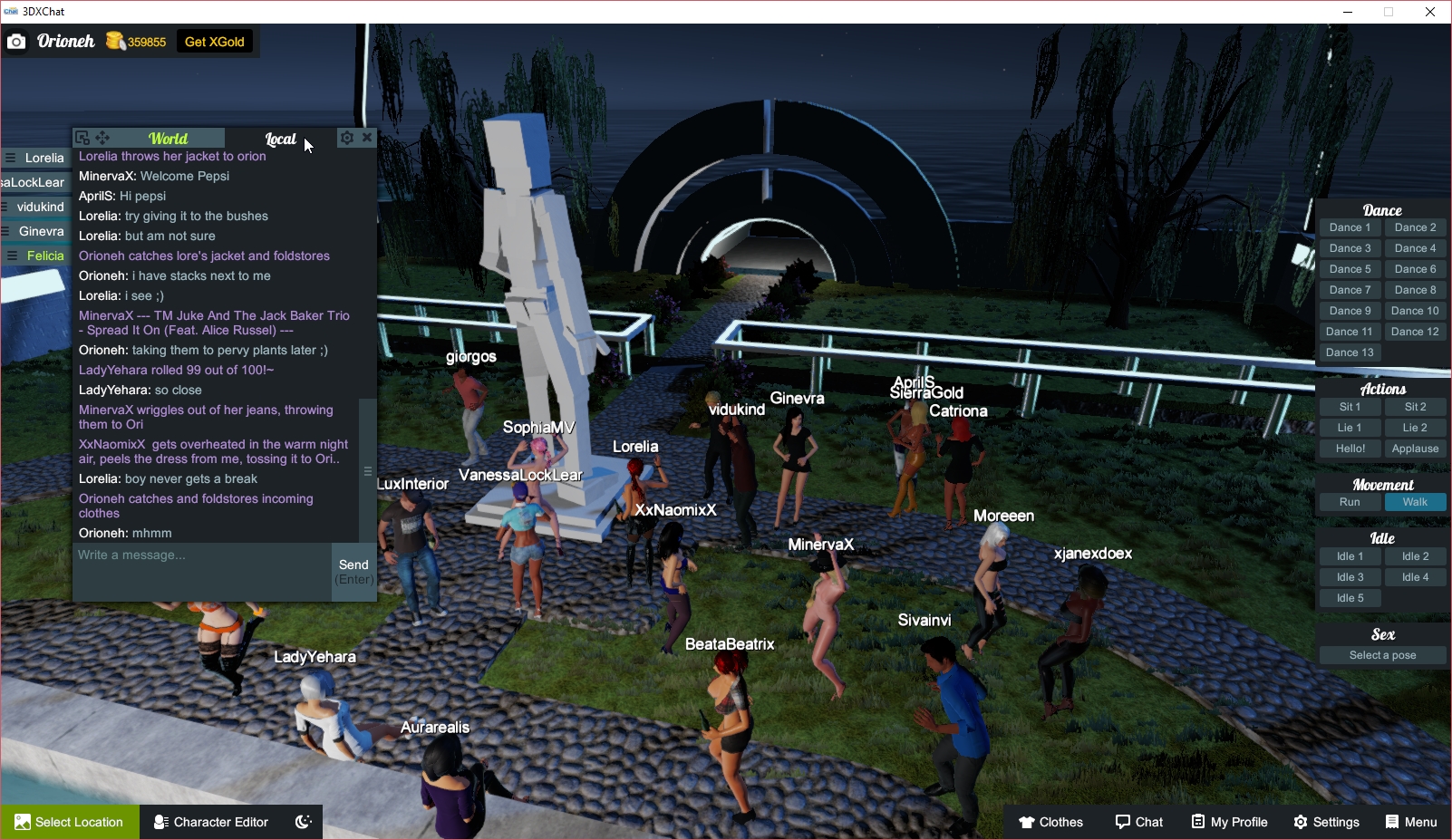The image size is (1452, 840).
Task: Click the screenshot camera icon
Action: pyautogui.click(x=16, y=41)
